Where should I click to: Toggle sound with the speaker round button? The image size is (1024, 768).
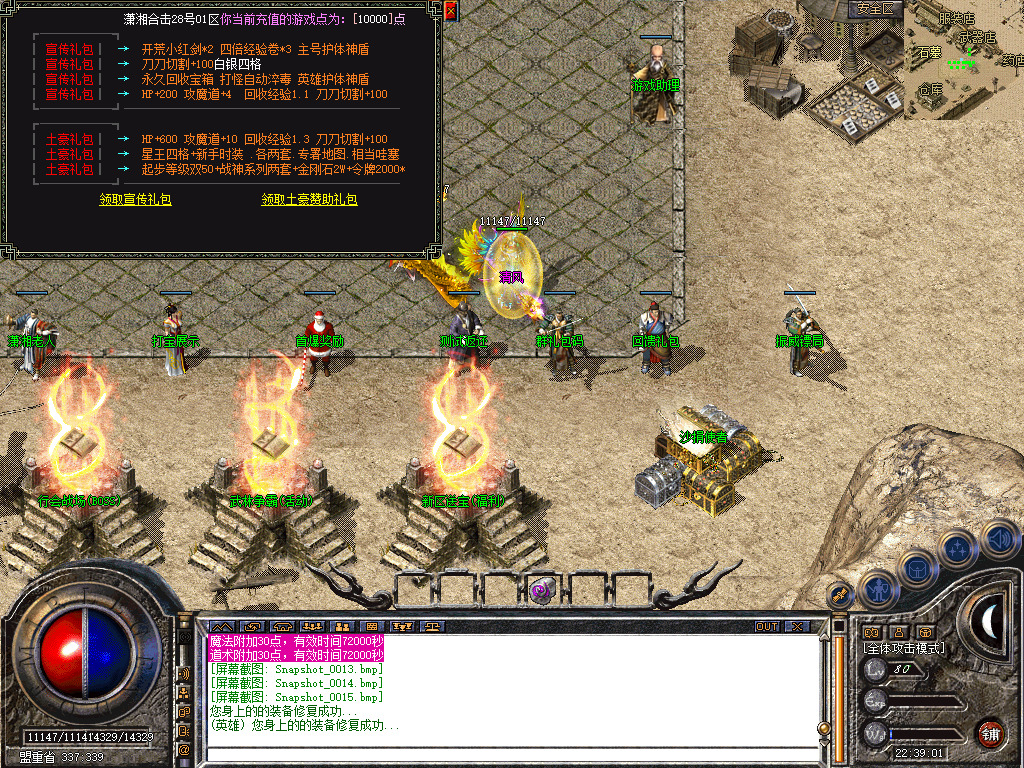tap(1000, 541)
